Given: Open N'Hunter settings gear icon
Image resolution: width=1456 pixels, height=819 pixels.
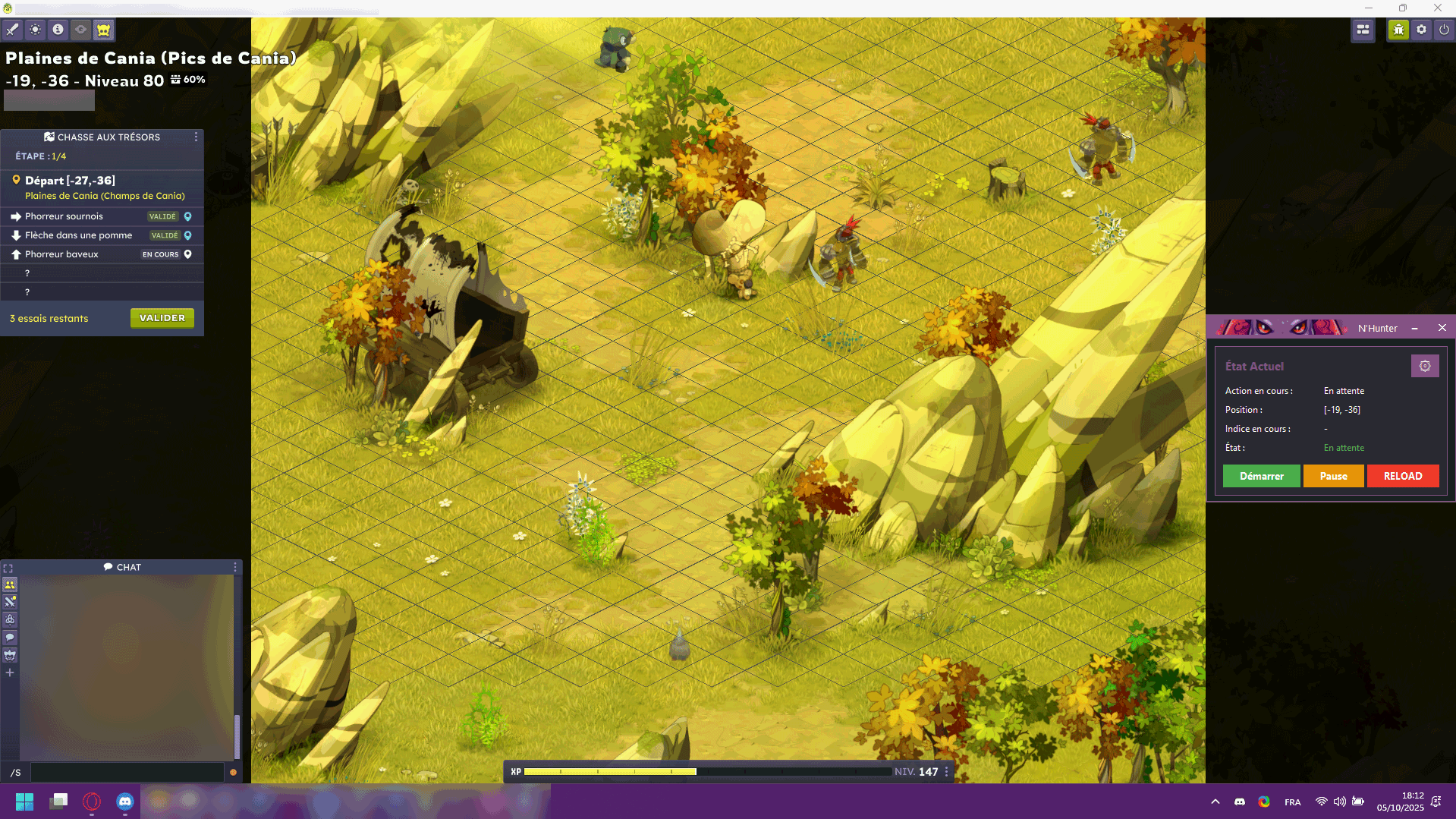Looking at the screenshot, I should [1424, 366].
